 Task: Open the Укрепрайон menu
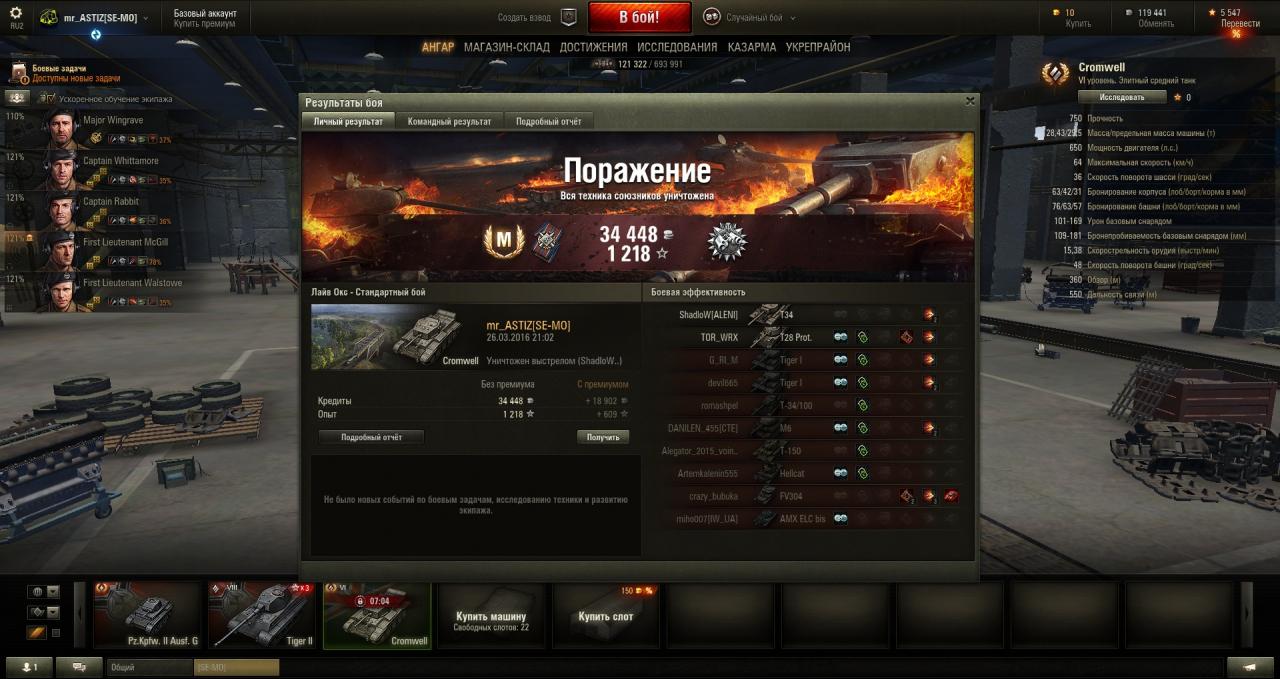[x=817, y=47]
